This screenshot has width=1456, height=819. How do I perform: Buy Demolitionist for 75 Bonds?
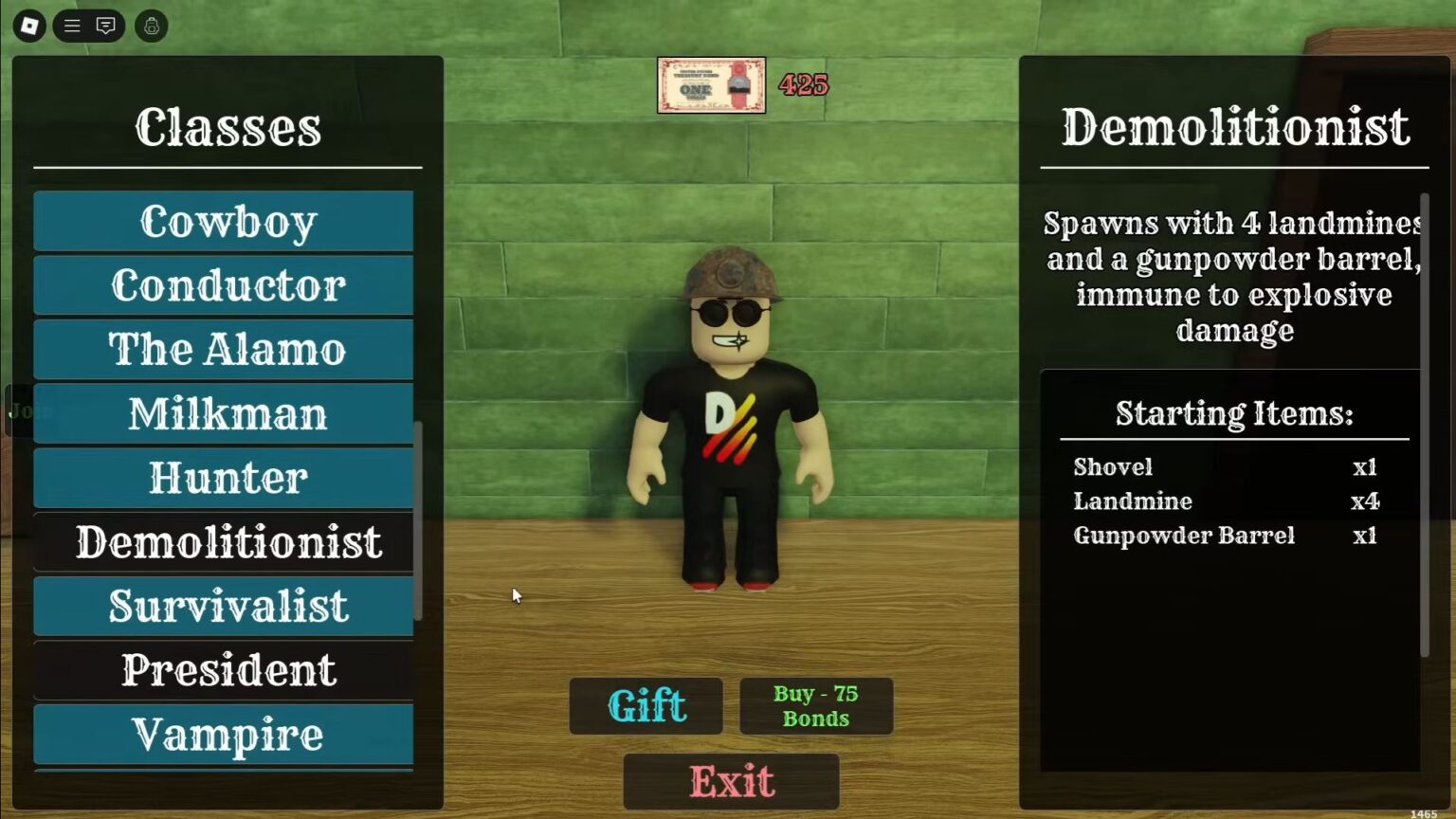point(815,705)
